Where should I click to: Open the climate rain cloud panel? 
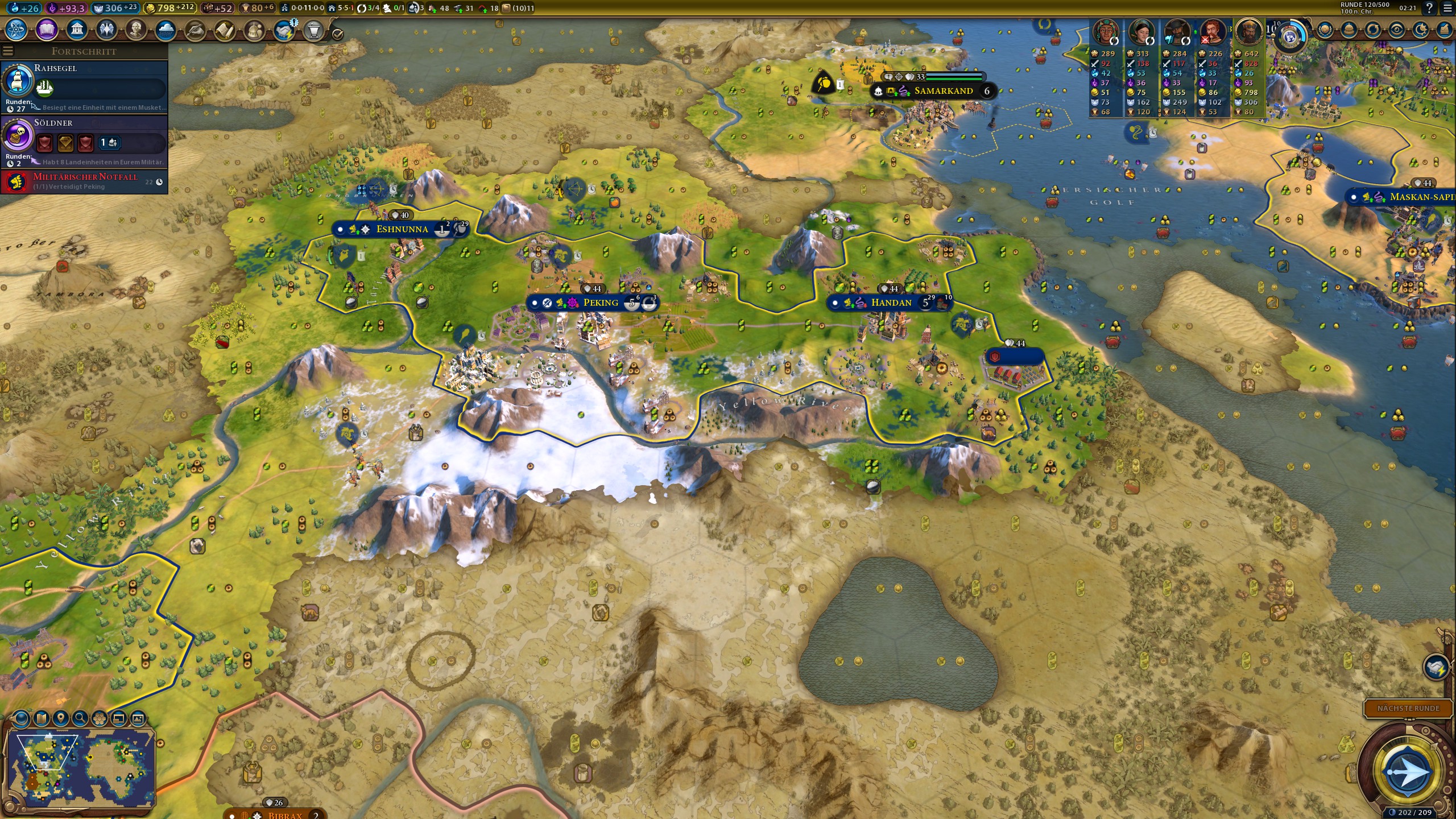[166, 30]
